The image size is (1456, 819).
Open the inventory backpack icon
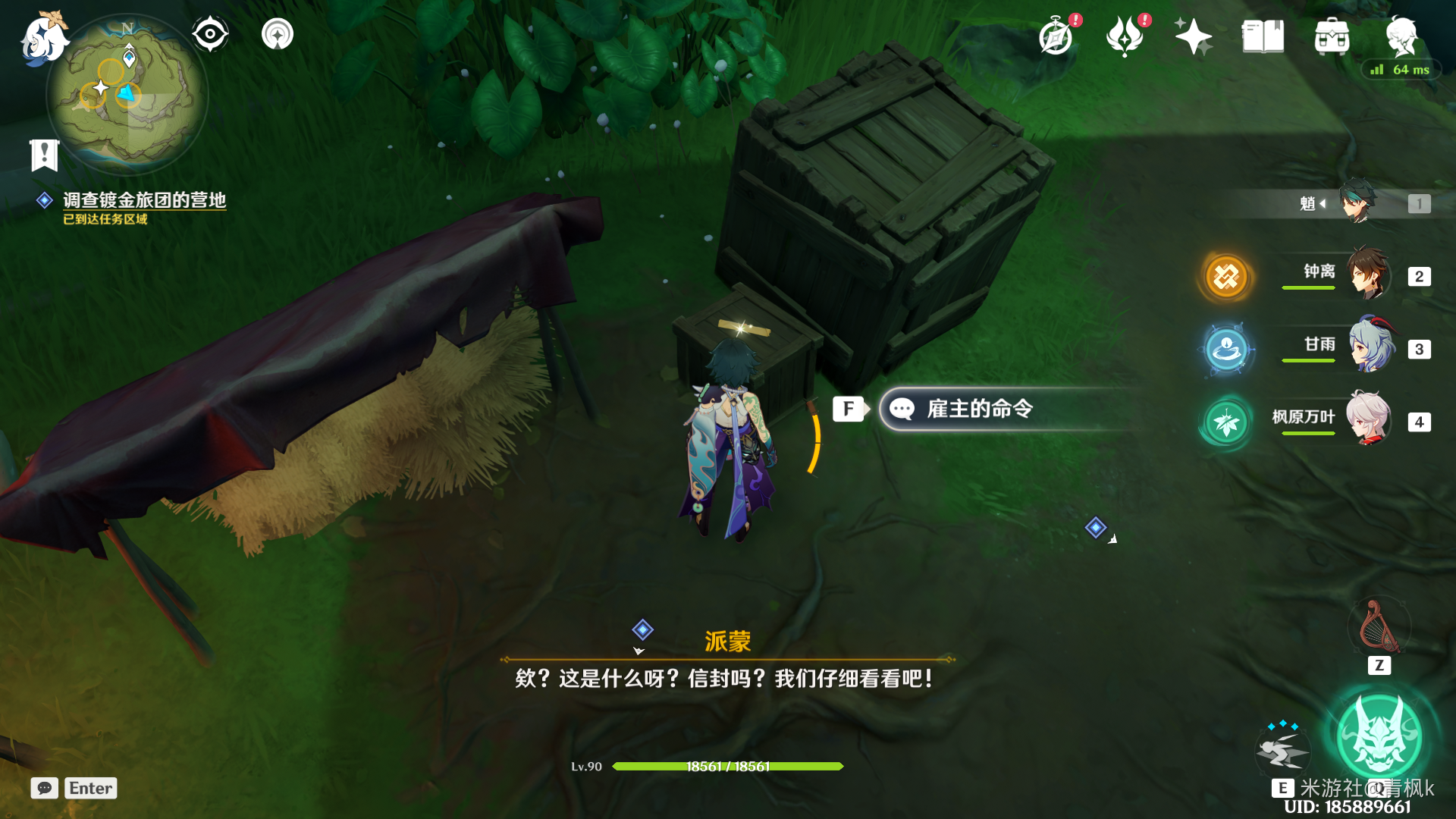[x=1332, y=36]
